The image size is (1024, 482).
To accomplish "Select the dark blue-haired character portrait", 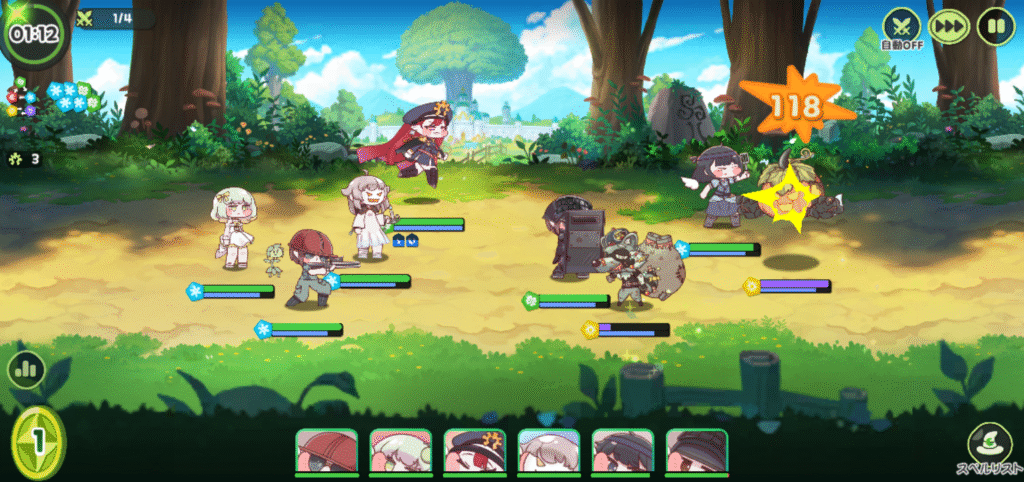I will [622, 453].
